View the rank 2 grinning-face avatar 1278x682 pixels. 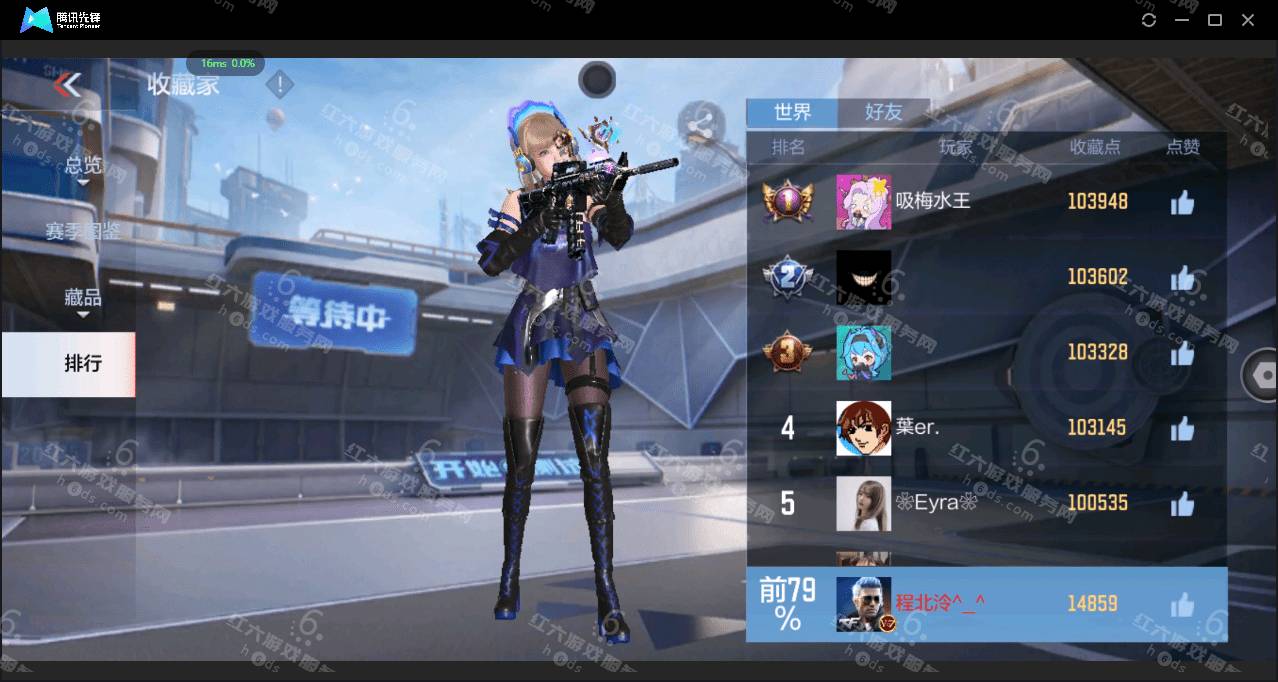click(x=863, y=277)
